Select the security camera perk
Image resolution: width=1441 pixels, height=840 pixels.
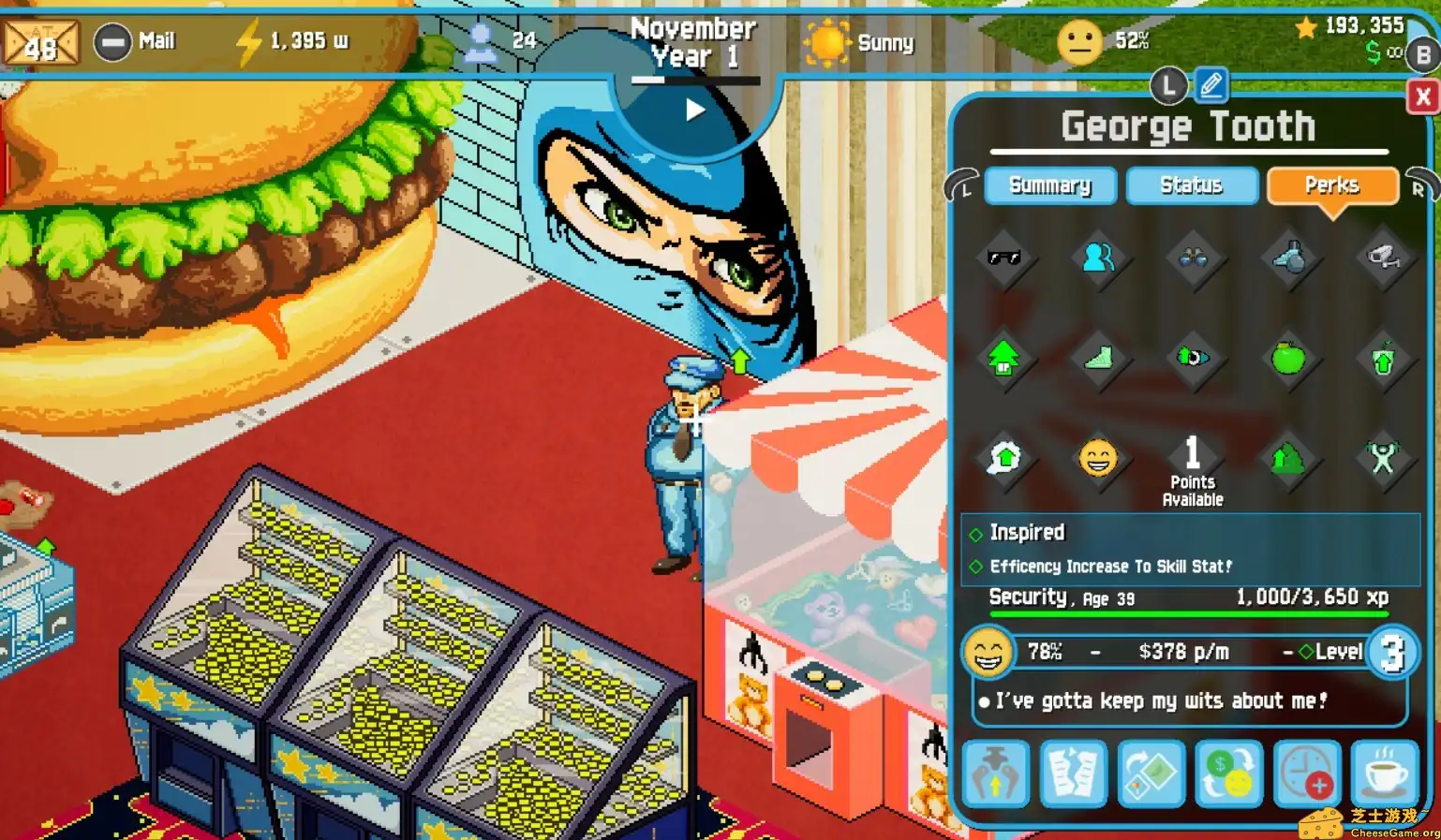pos(1385,258)
